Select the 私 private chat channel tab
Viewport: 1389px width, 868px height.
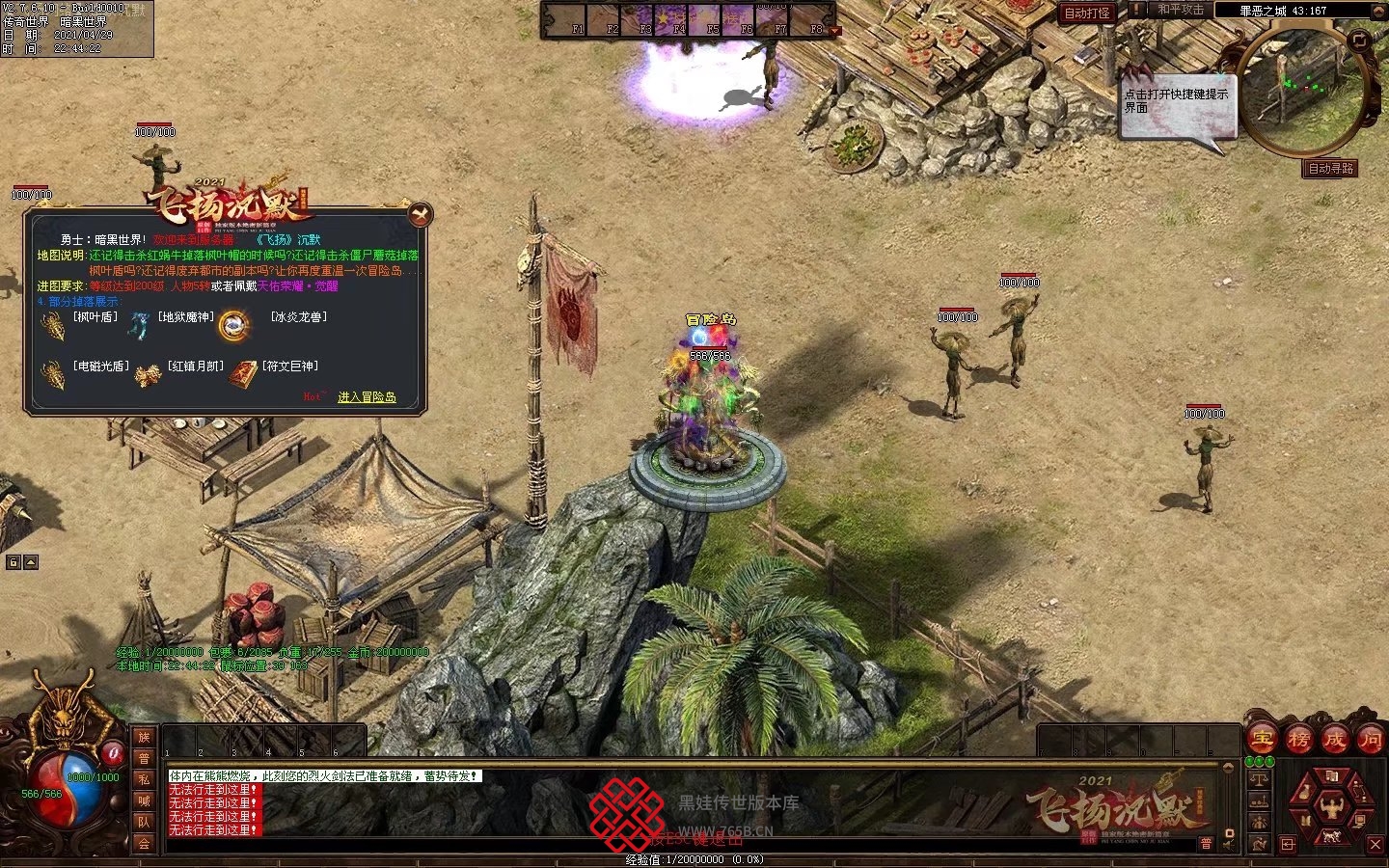click(x=144, y=779)
